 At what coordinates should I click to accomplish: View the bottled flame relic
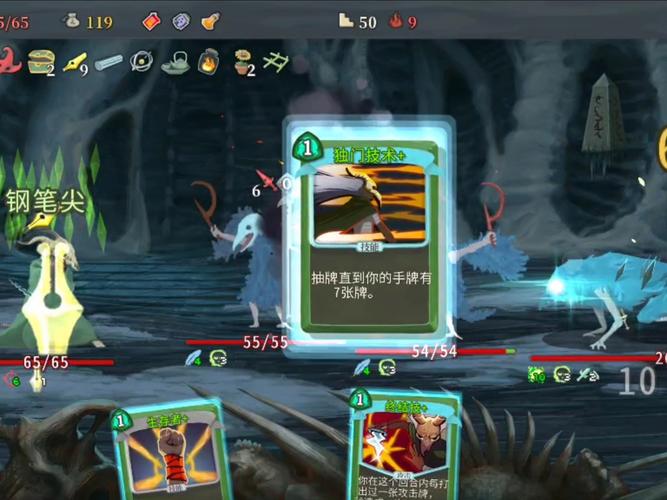209,62
